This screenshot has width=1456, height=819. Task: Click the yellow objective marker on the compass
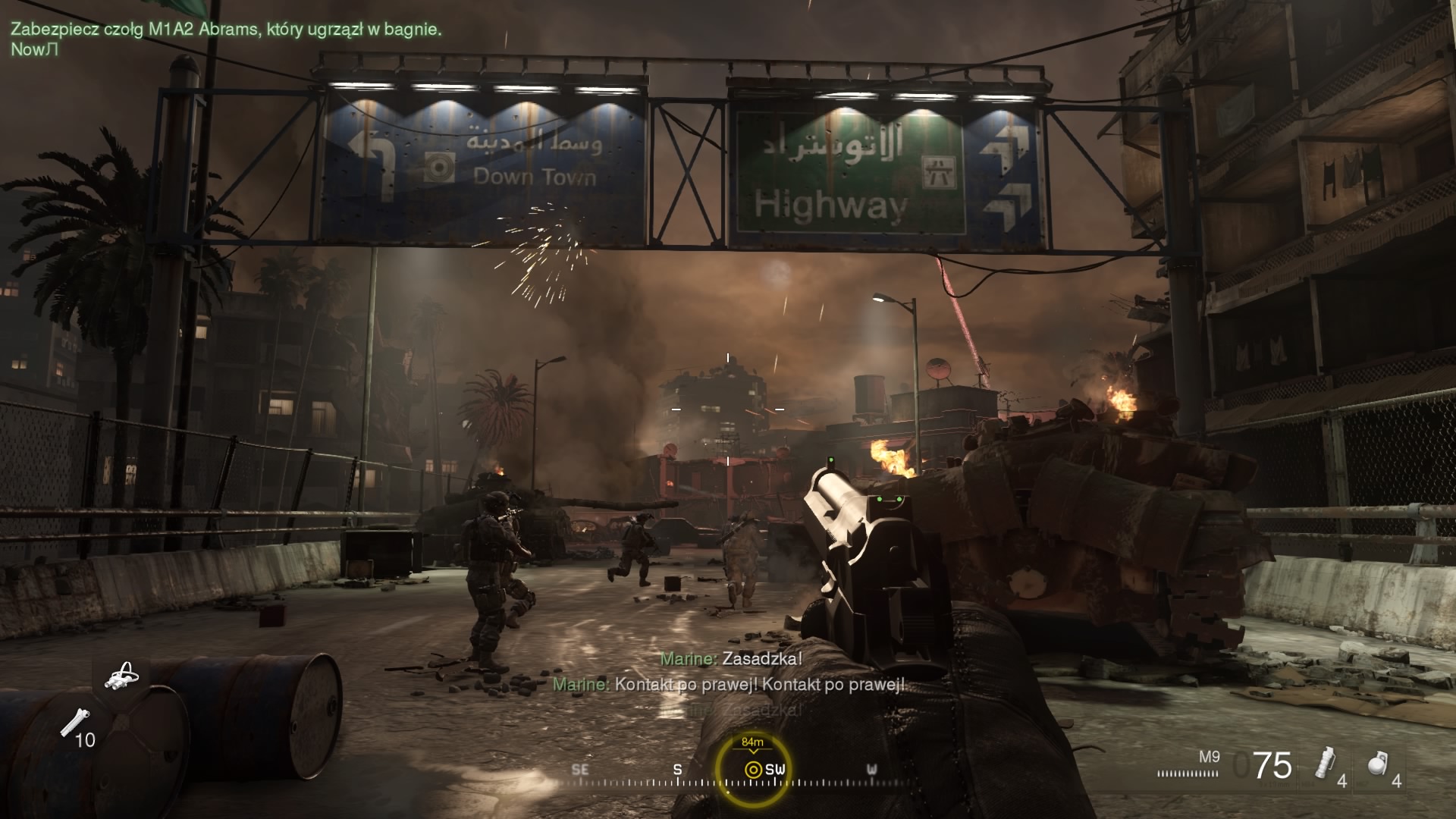click(752, 769)
